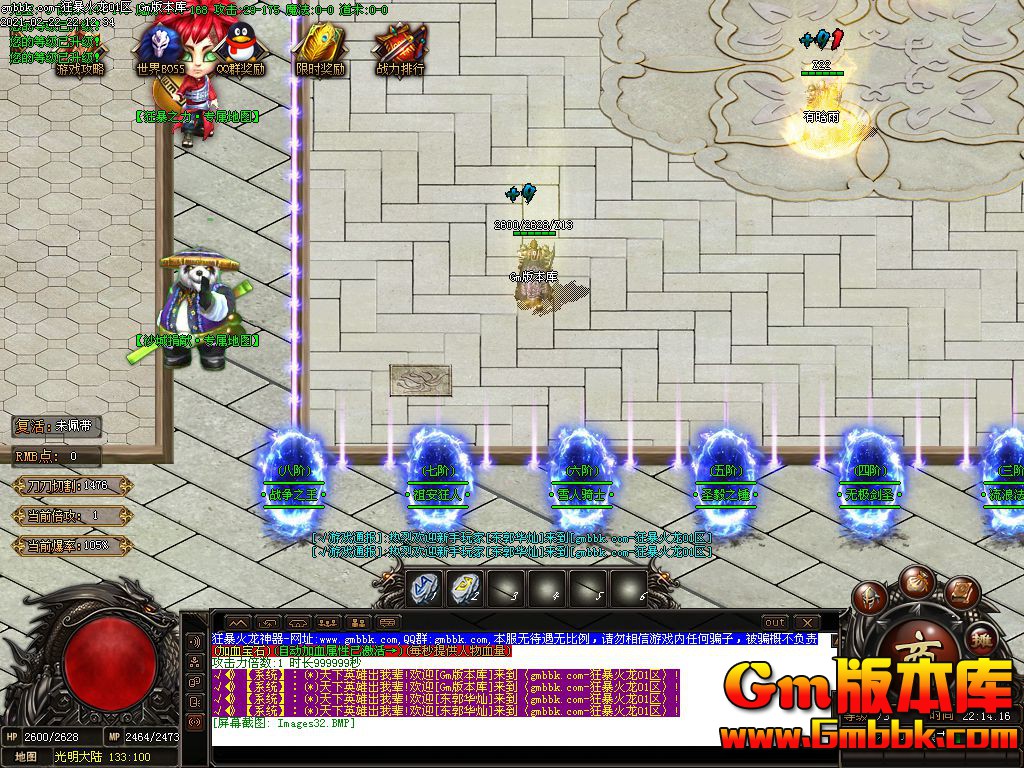Click the 'out' button above chat

point(774,623)
